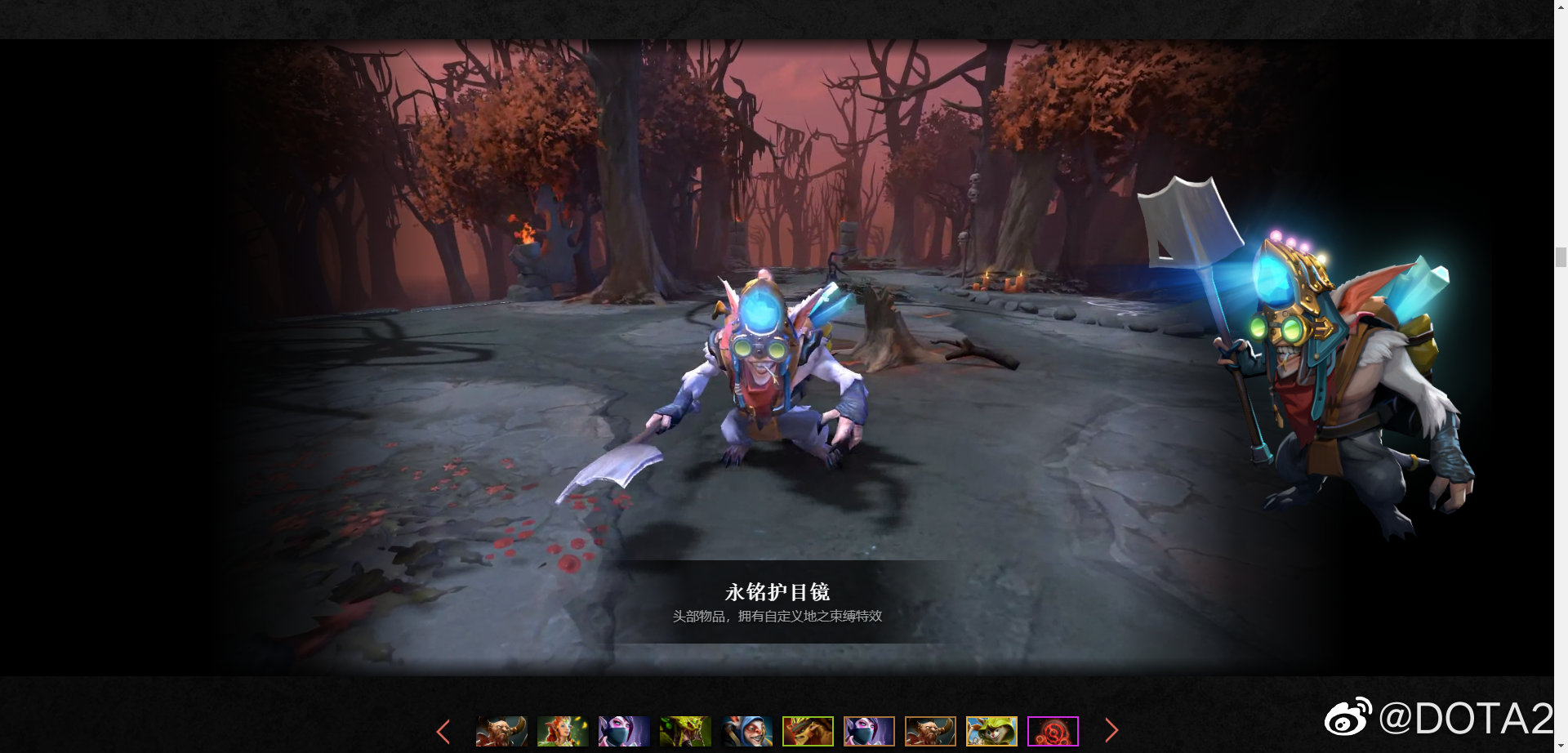Select the second Templar Assassin thumbnail
Image resolution: width=1568 pixels, height=753 pixels.
point(868,731)
